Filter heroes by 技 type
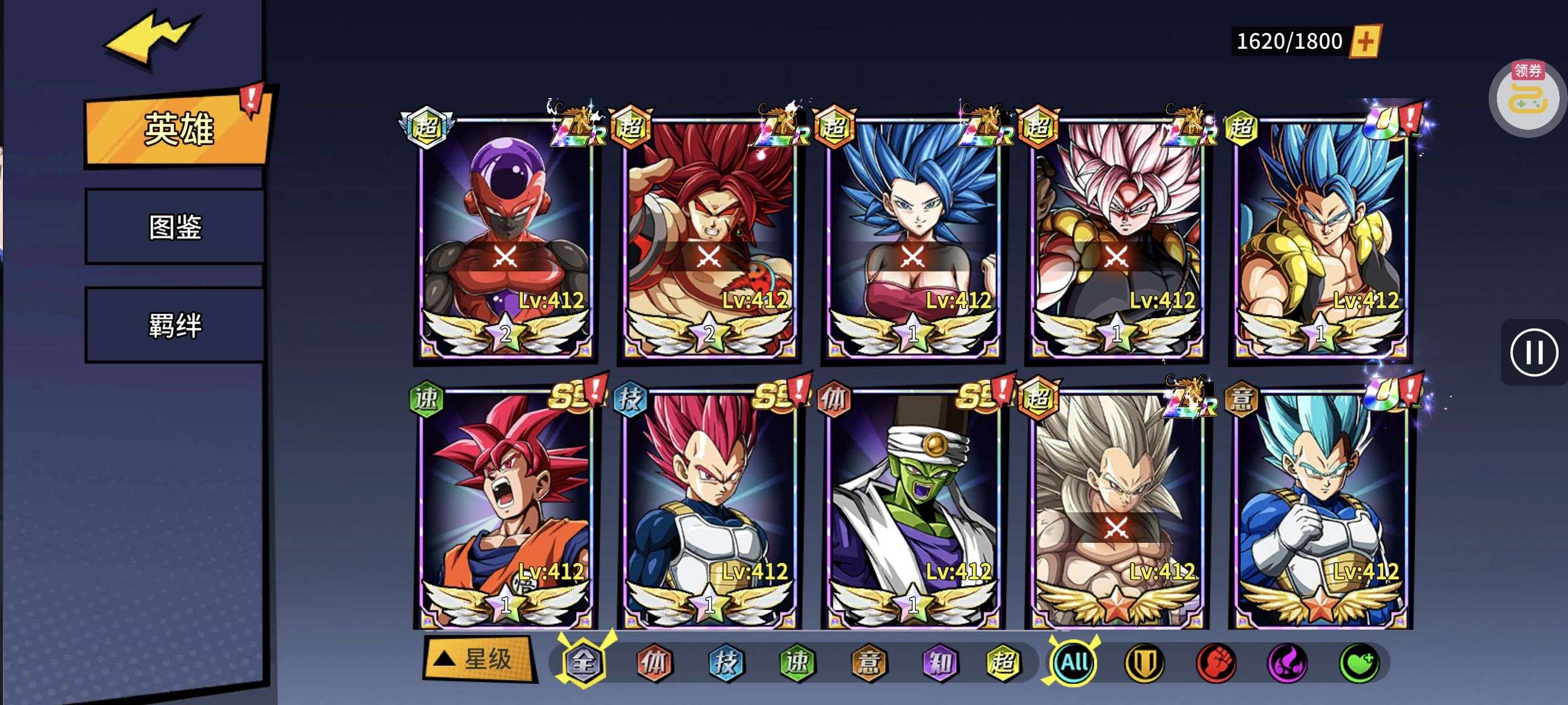 tap(725, 662)
